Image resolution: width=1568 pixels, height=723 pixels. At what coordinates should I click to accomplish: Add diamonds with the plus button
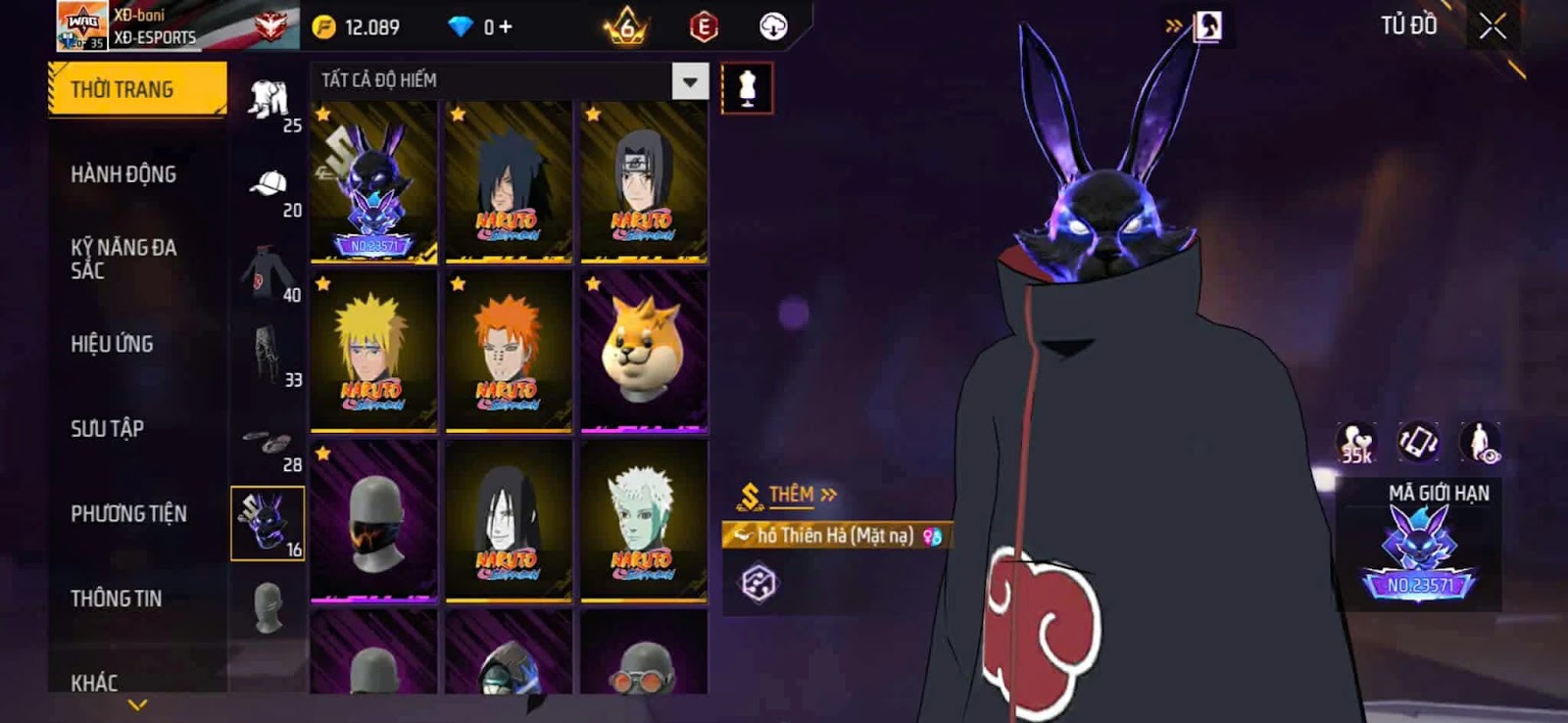(x=506, y=26)
